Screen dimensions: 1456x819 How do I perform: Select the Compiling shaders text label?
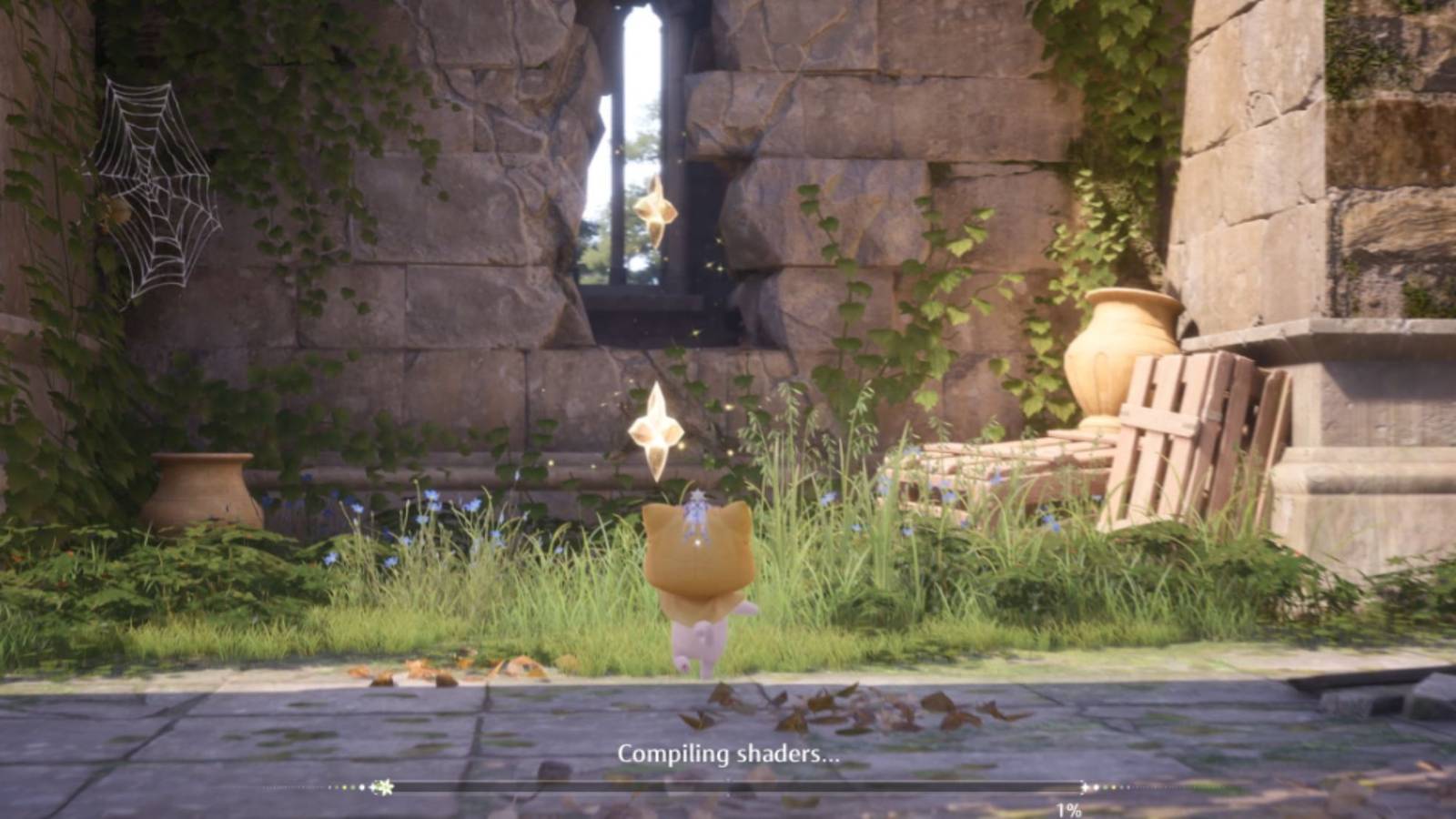728,753
